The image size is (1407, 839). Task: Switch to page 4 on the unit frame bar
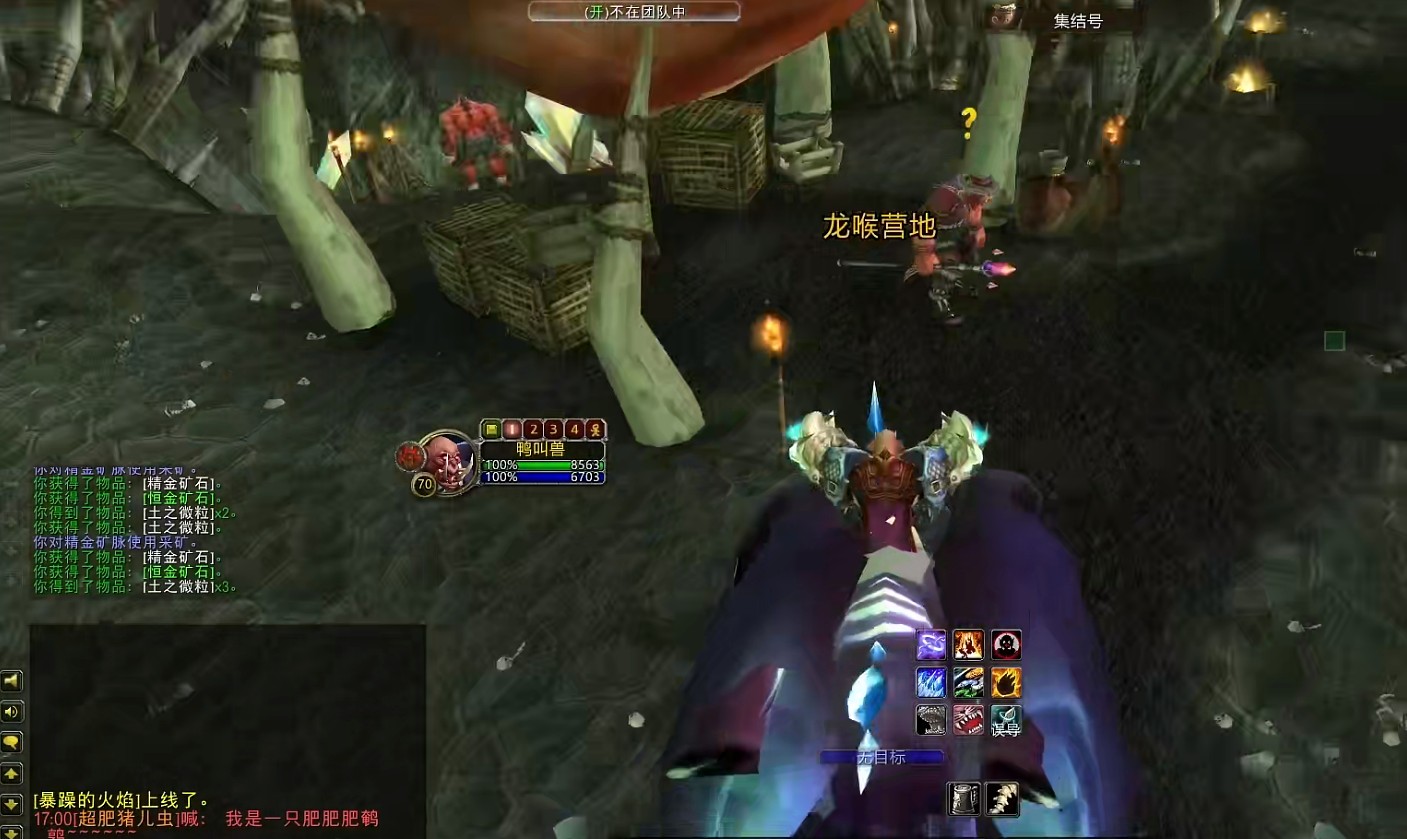575,428
